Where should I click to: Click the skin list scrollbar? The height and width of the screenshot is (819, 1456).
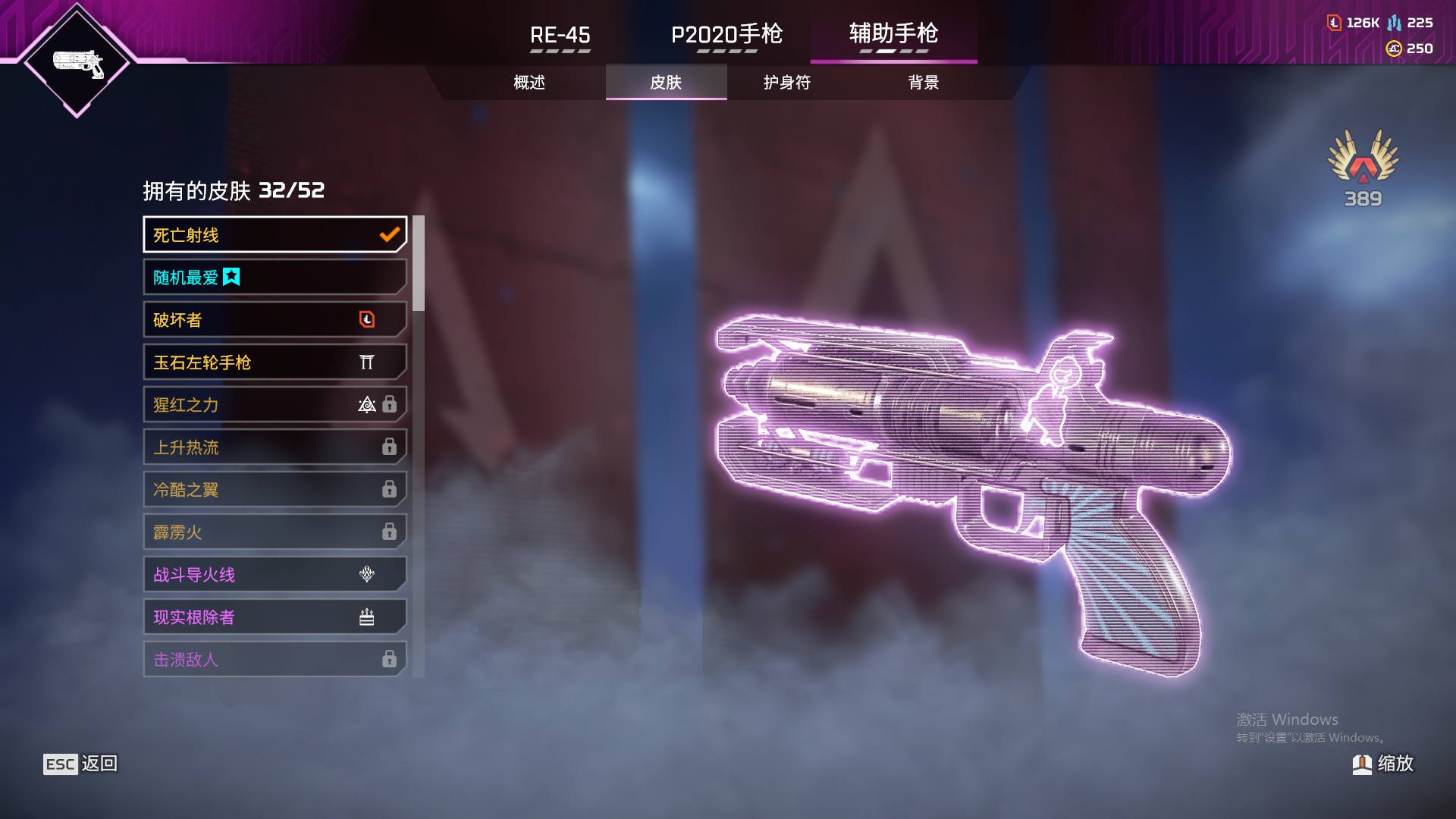tap(419, 264)
